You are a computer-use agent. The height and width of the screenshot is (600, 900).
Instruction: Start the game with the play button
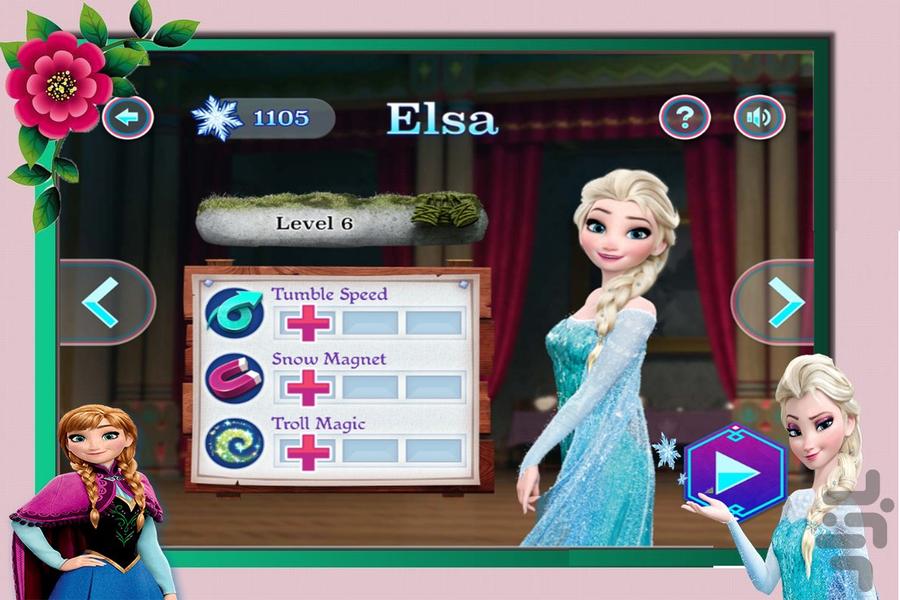coord(737,472)
